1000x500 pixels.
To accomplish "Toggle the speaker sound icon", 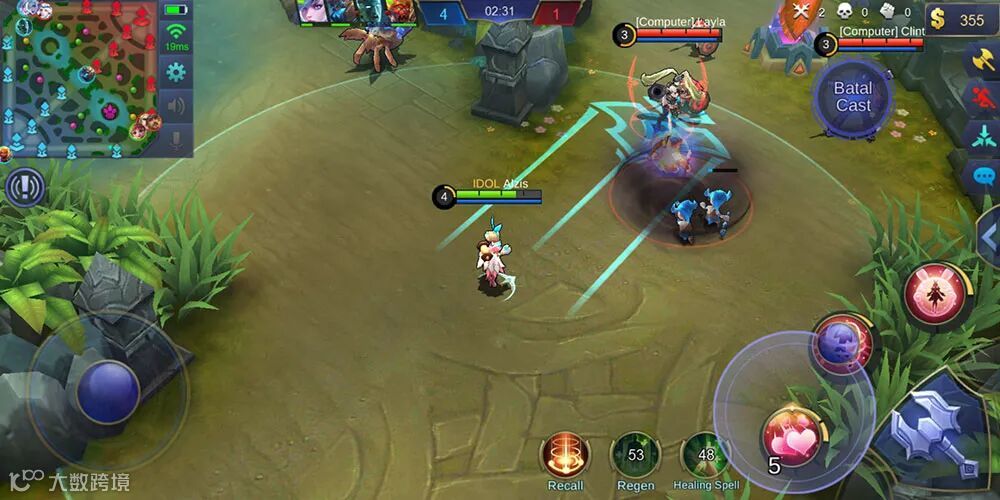I will click(177, 105).
